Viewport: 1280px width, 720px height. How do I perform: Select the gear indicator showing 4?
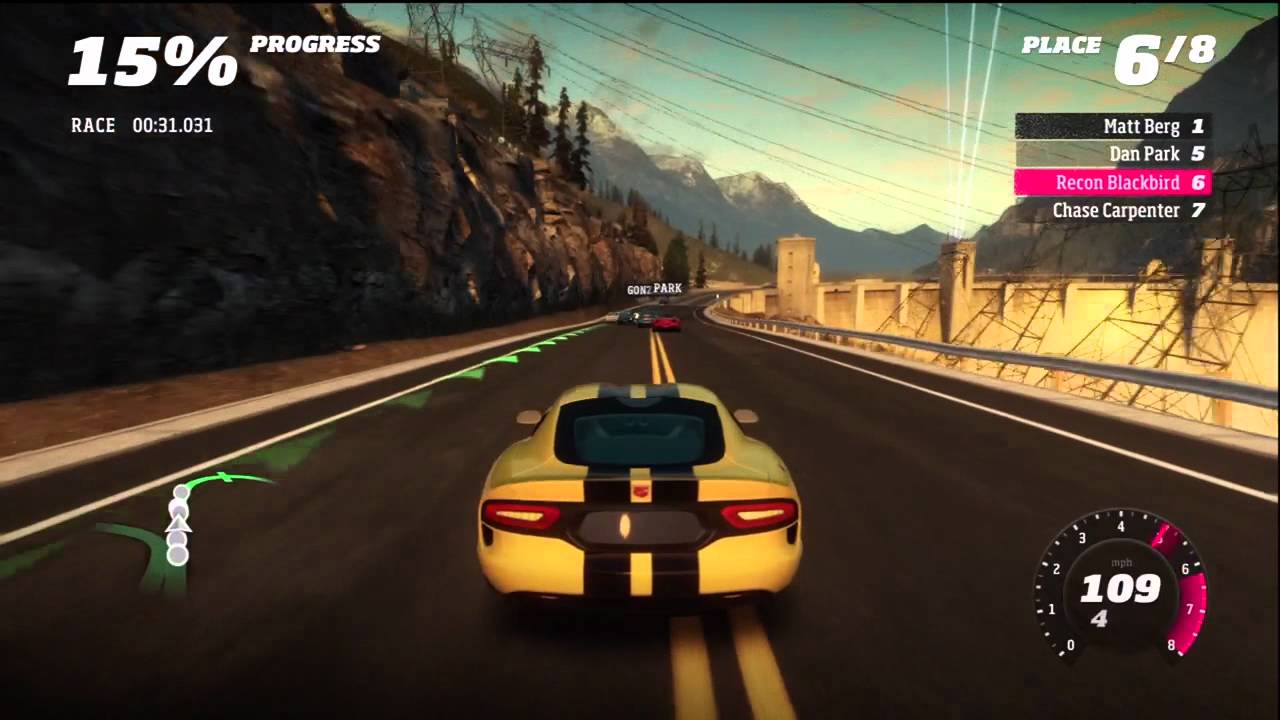click(x=1099, y=620)
